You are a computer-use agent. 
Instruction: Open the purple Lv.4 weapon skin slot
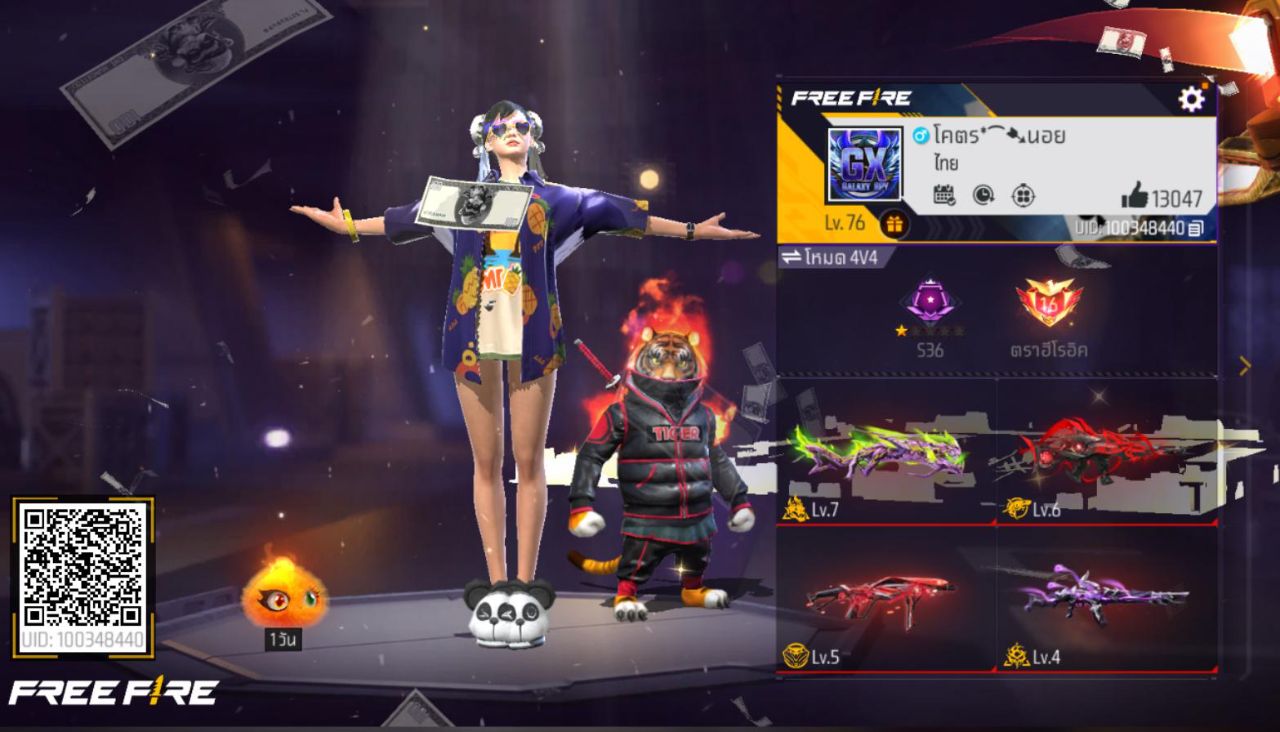(x=1105, y=595)
